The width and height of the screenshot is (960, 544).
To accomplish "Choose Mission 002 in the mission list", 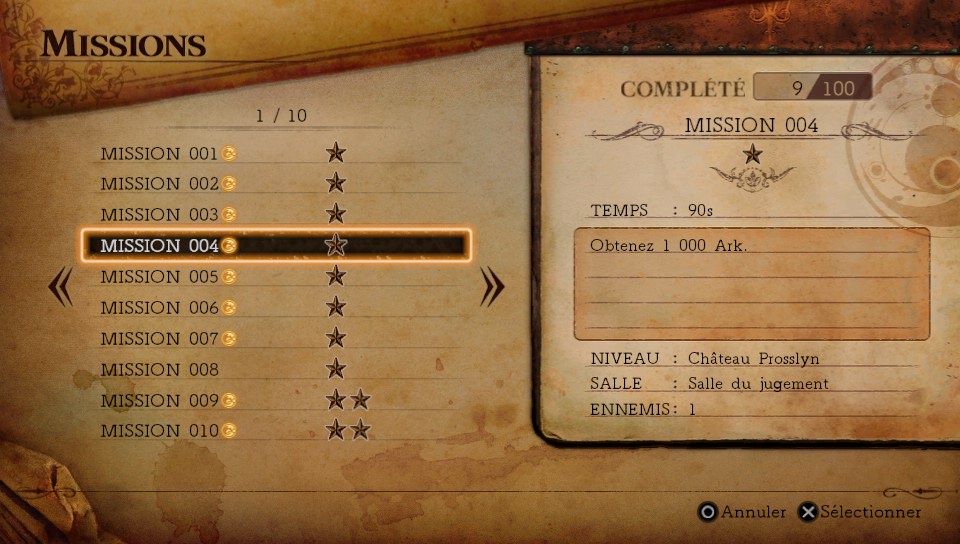I will tap(160, 184).
